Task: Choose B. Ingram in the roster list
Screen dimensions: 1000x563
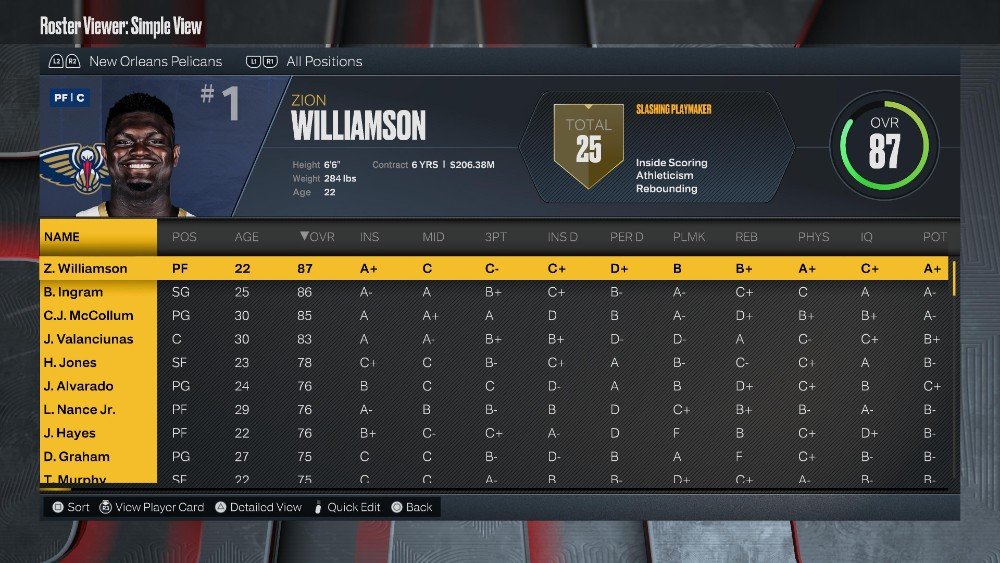Action: [75, 292]
